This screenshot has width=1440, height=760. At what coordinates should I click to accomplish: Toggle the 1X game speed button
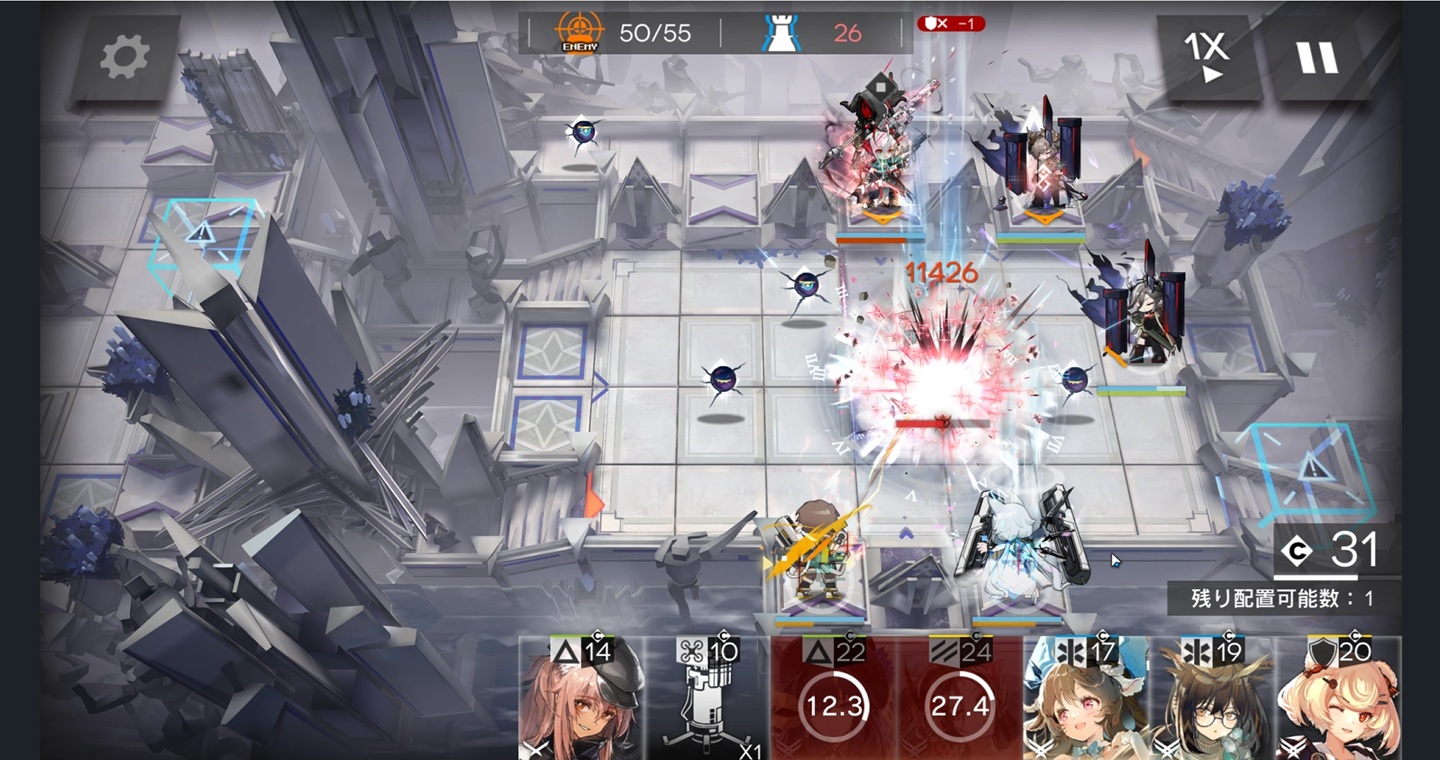tap(1206, 59)
